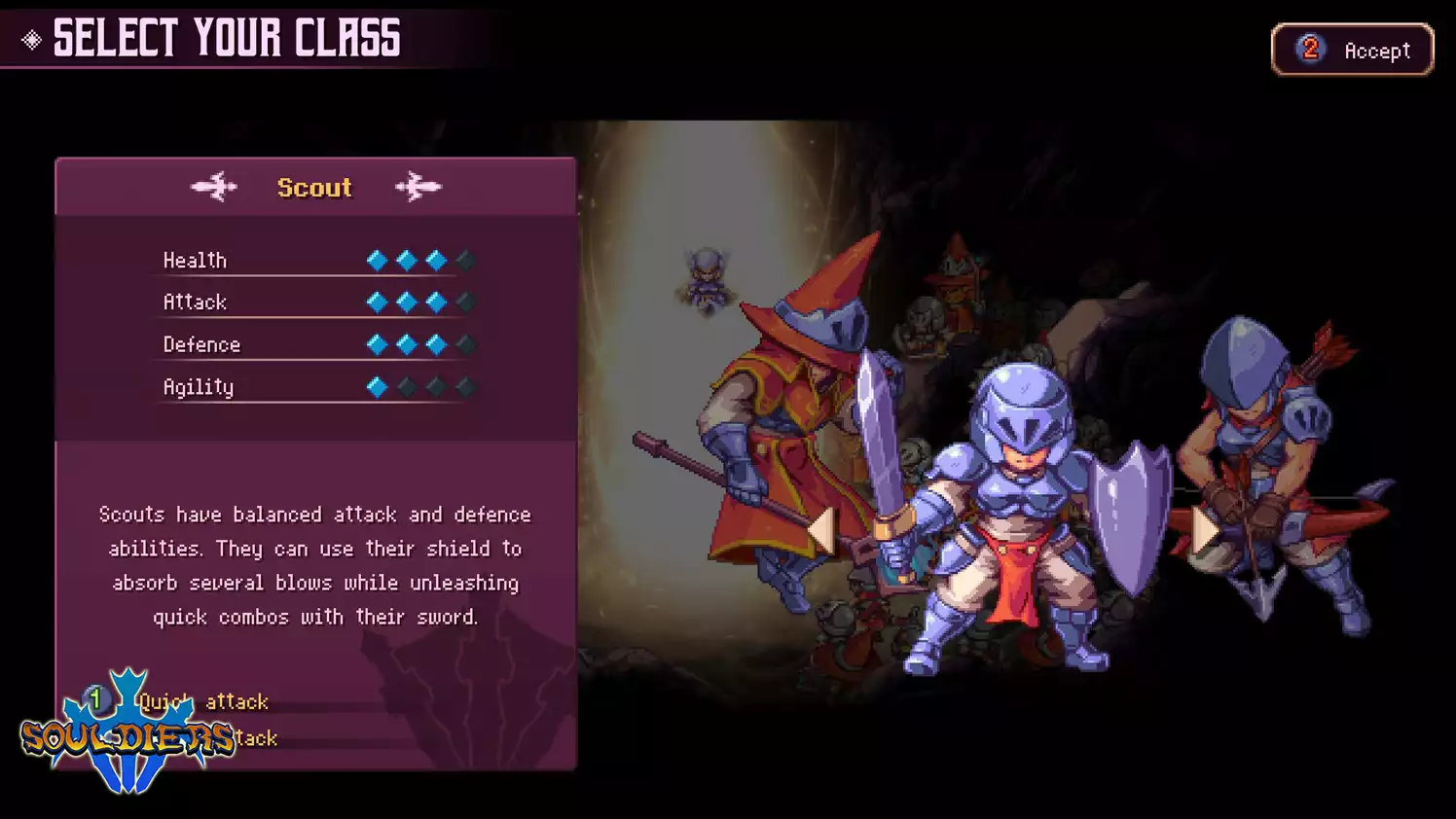Click the Scout description text panel
The width and height of the screenshot is (1456, 819).
tap(314, 564)
